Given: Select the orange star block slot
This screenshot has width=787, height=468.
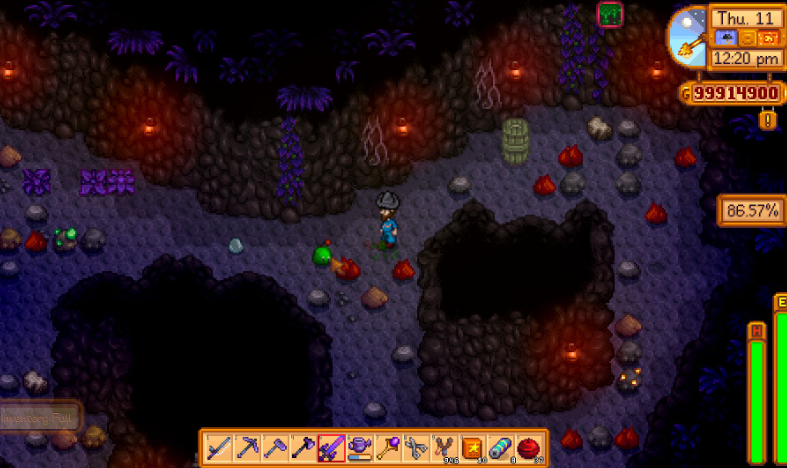Looking at the screenshot, I should (471, 448).
